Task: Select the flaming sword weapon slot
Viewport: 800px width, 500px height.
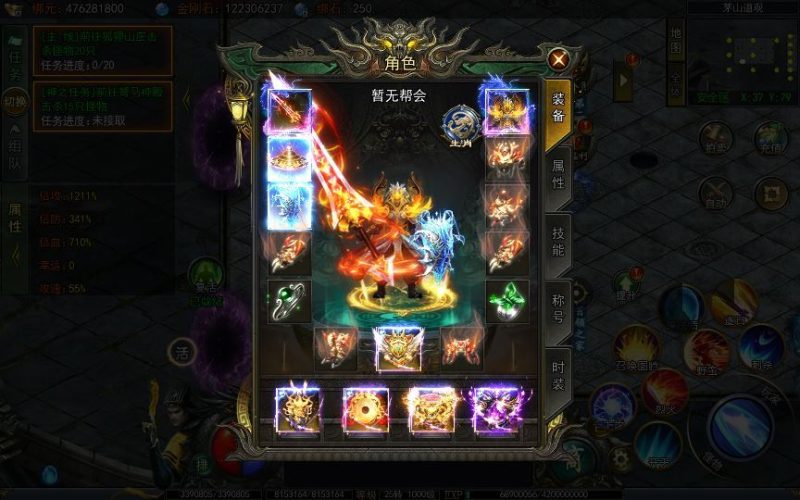Action: 289,112
